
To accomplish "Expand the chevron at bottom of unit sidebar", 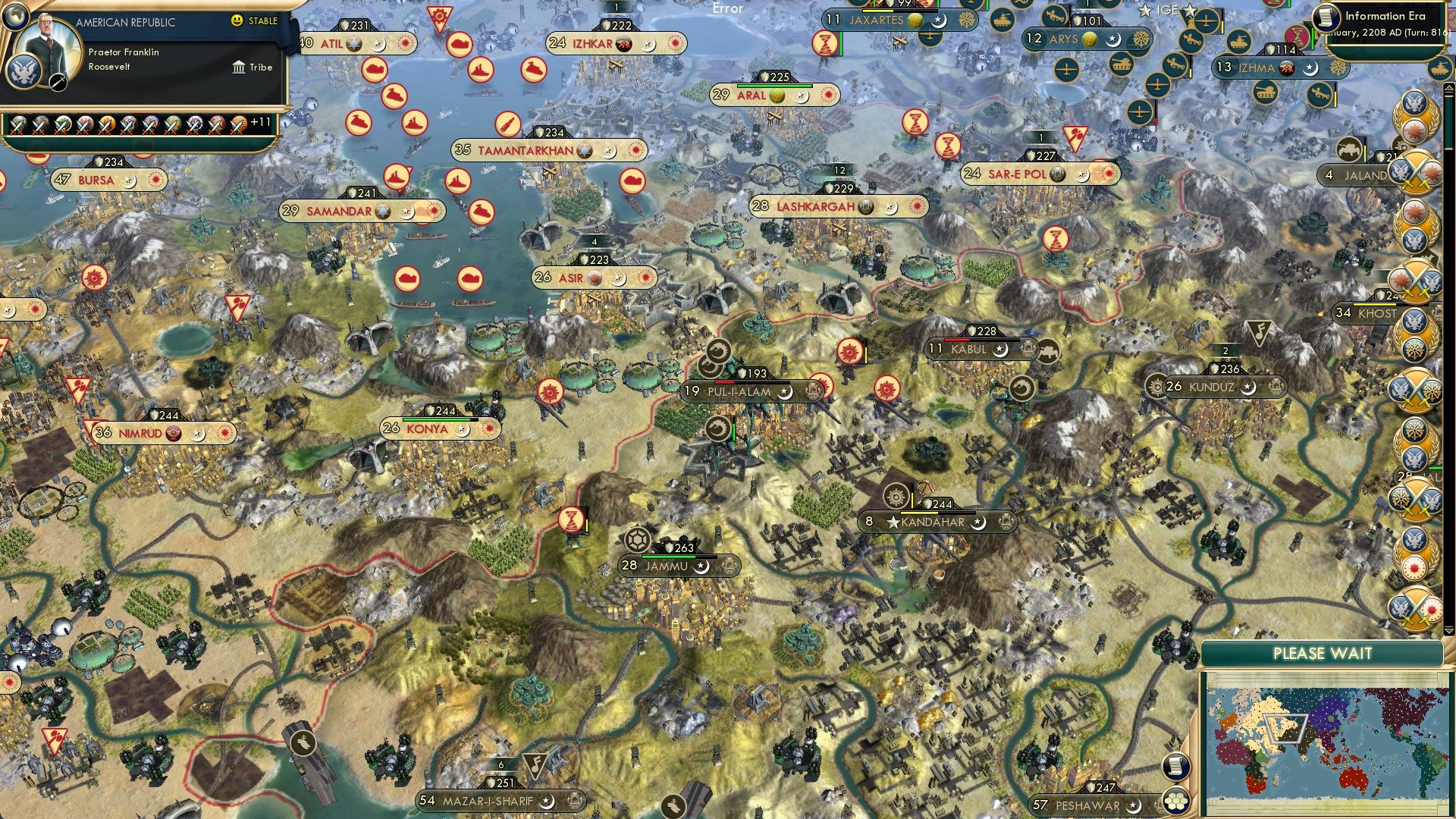I will tap(1449, 630).
